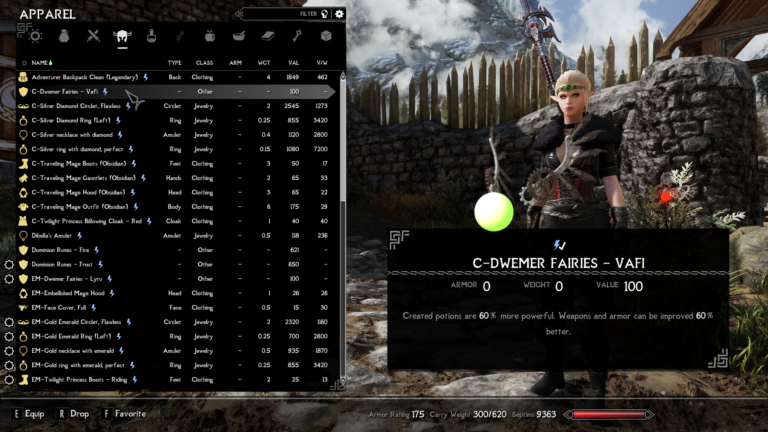Switch to the weapons category tab
The image size is (768, 432).
pyautogui.click(x=93, y=36)
